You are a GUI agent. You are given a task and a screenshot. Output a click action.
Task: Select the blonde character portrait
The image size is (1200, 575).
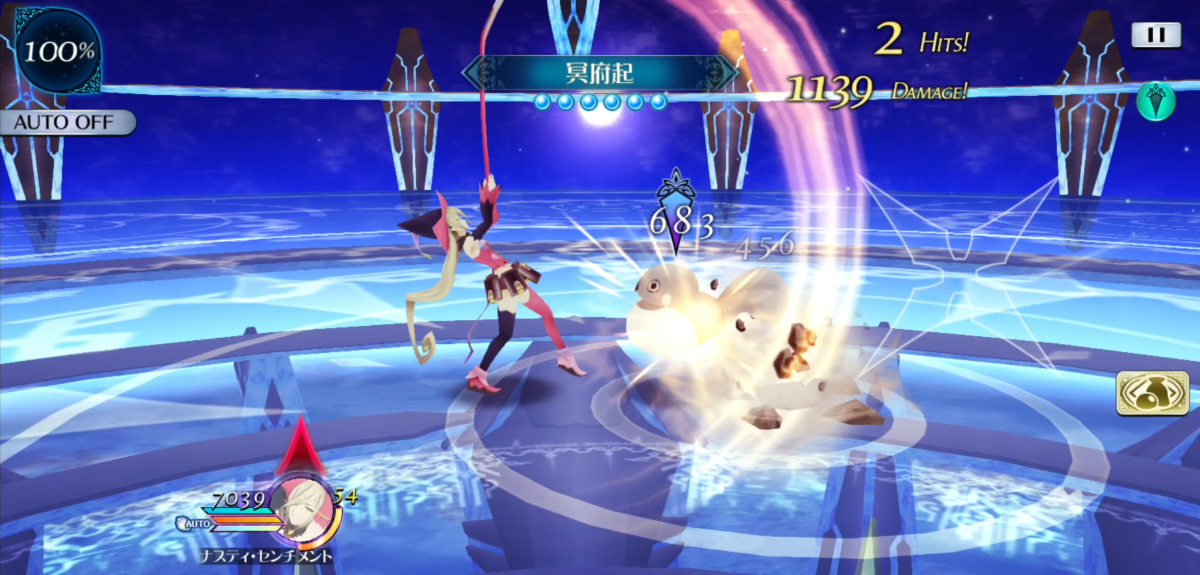click(x=301, y=503)
